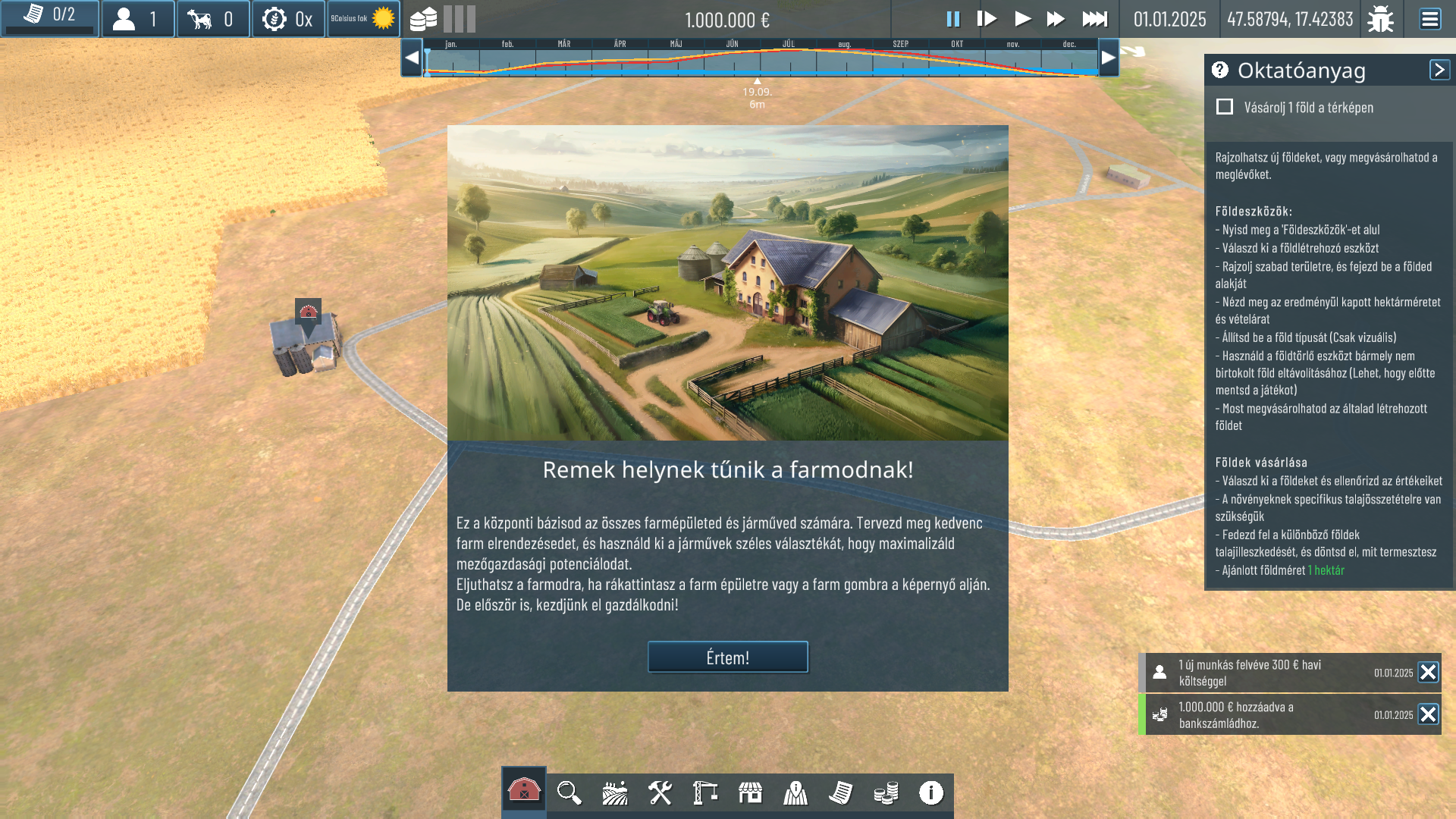
Task: Show the info circle panel
Action: [931, 793]
